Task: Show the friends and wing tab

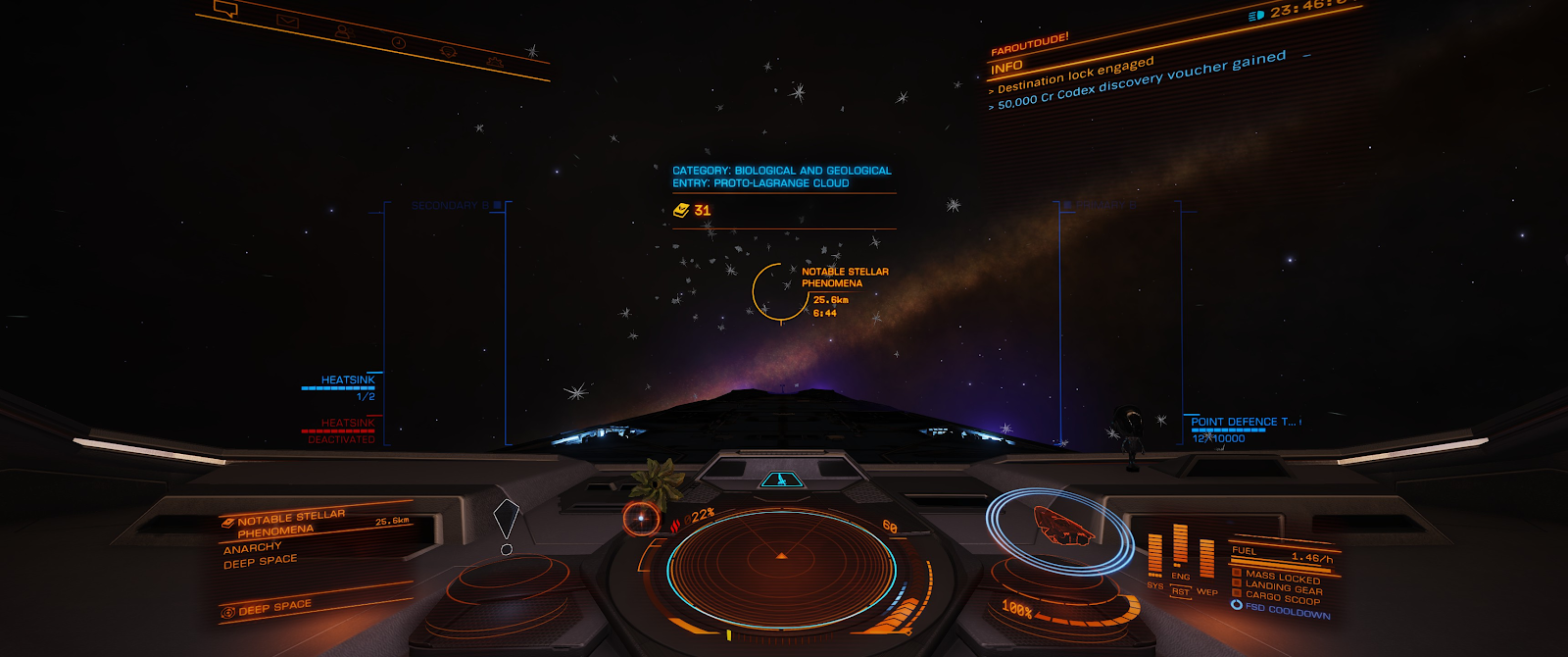Action: point(343,32)
